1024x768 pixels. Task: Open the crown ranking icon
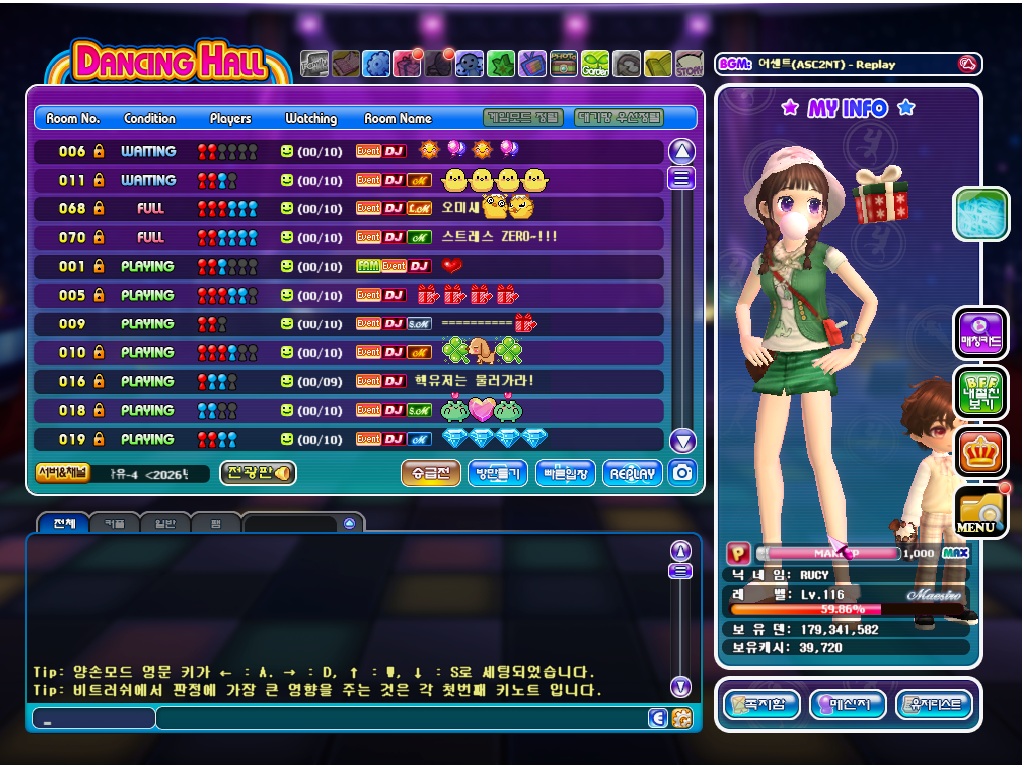click(980, 453)
